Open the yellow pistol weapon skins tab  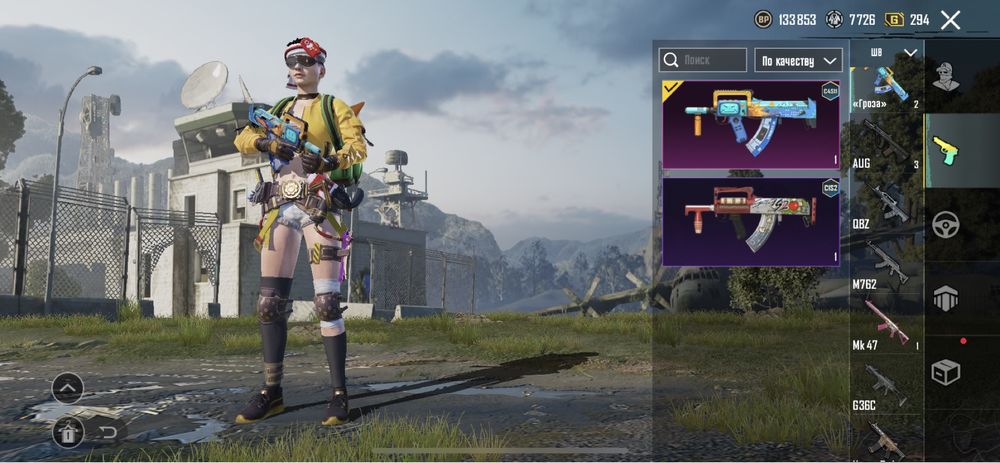click(x=947, y=151)
